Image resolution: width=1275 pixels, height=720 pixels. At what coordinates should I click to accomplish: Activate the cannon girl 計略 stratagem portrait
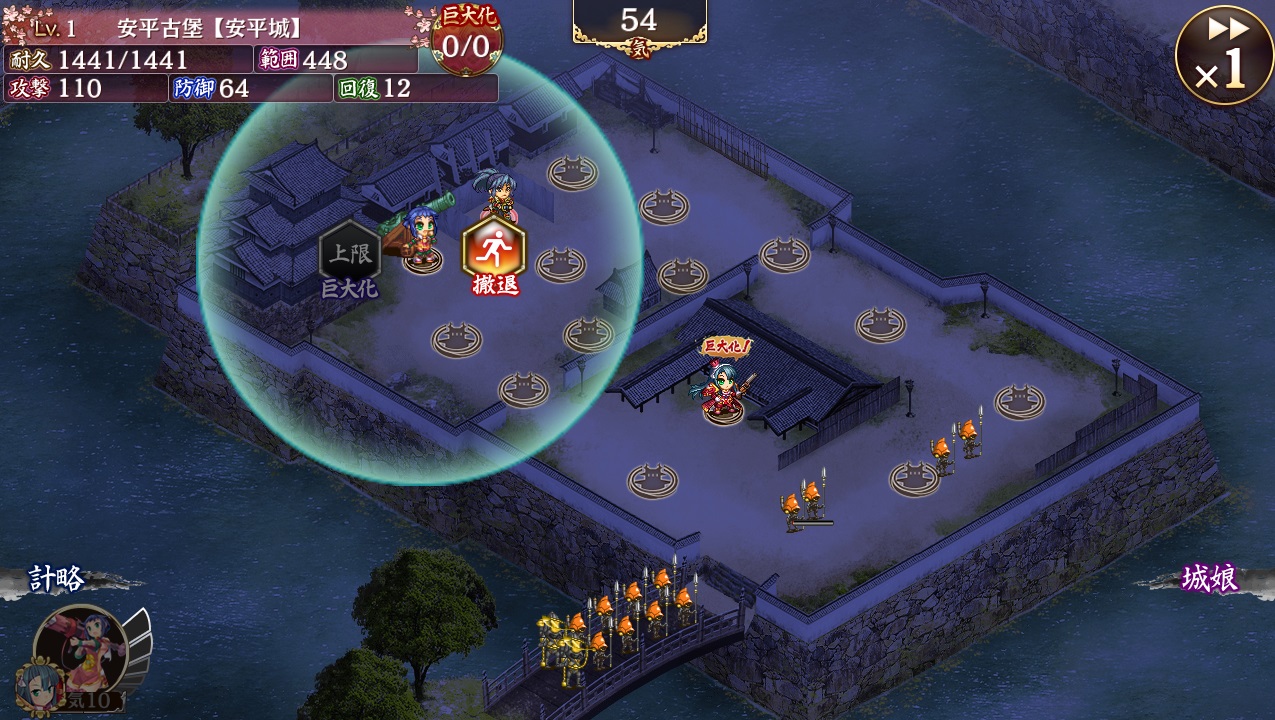tap(82, 650)
